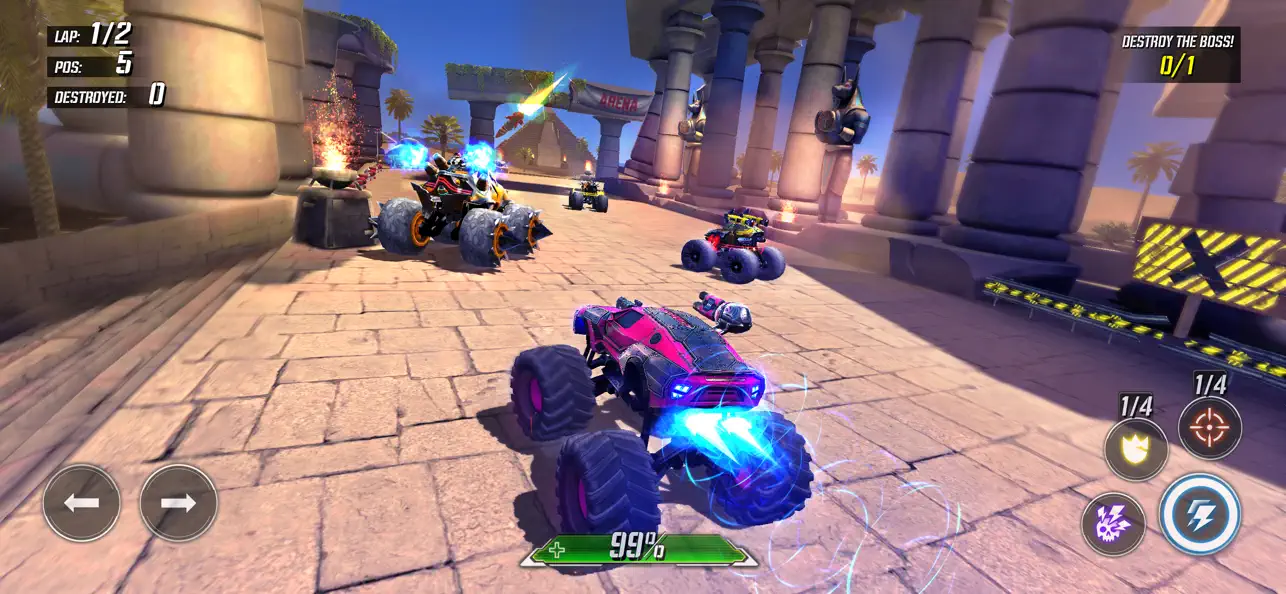This screenshot has width=1286, height=594.
Task: Click the Destroy the Boss objective tracker
Action: 1177,54
